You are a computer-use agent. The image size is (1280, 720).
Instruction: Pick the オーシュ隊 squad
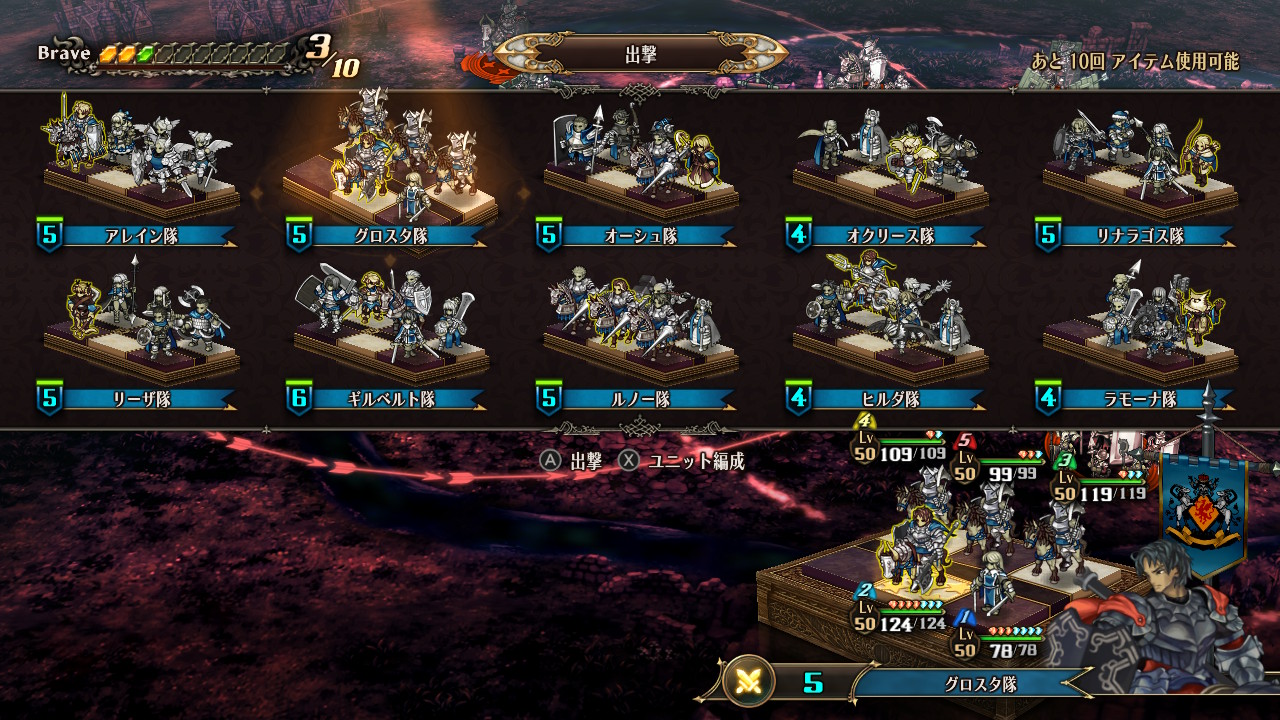(640, 170)
